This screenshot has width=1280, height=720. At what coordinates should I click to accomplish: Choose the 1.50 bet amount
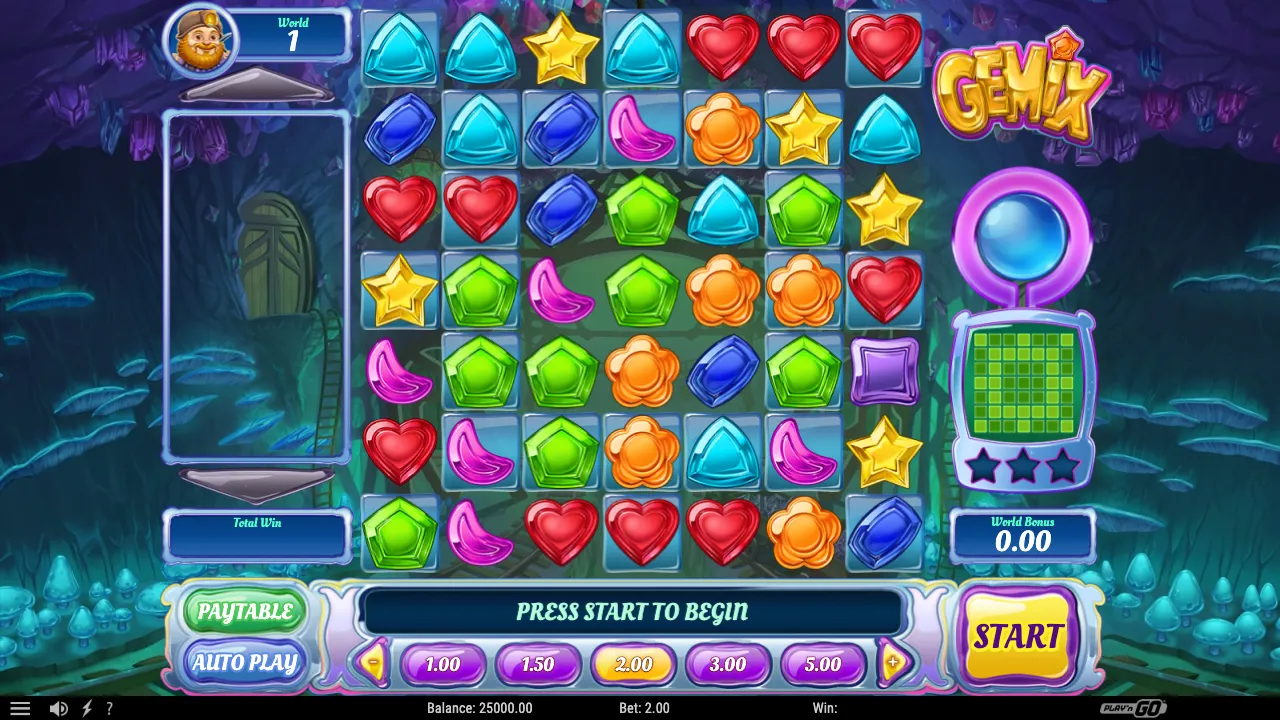[x=537, y=665]
